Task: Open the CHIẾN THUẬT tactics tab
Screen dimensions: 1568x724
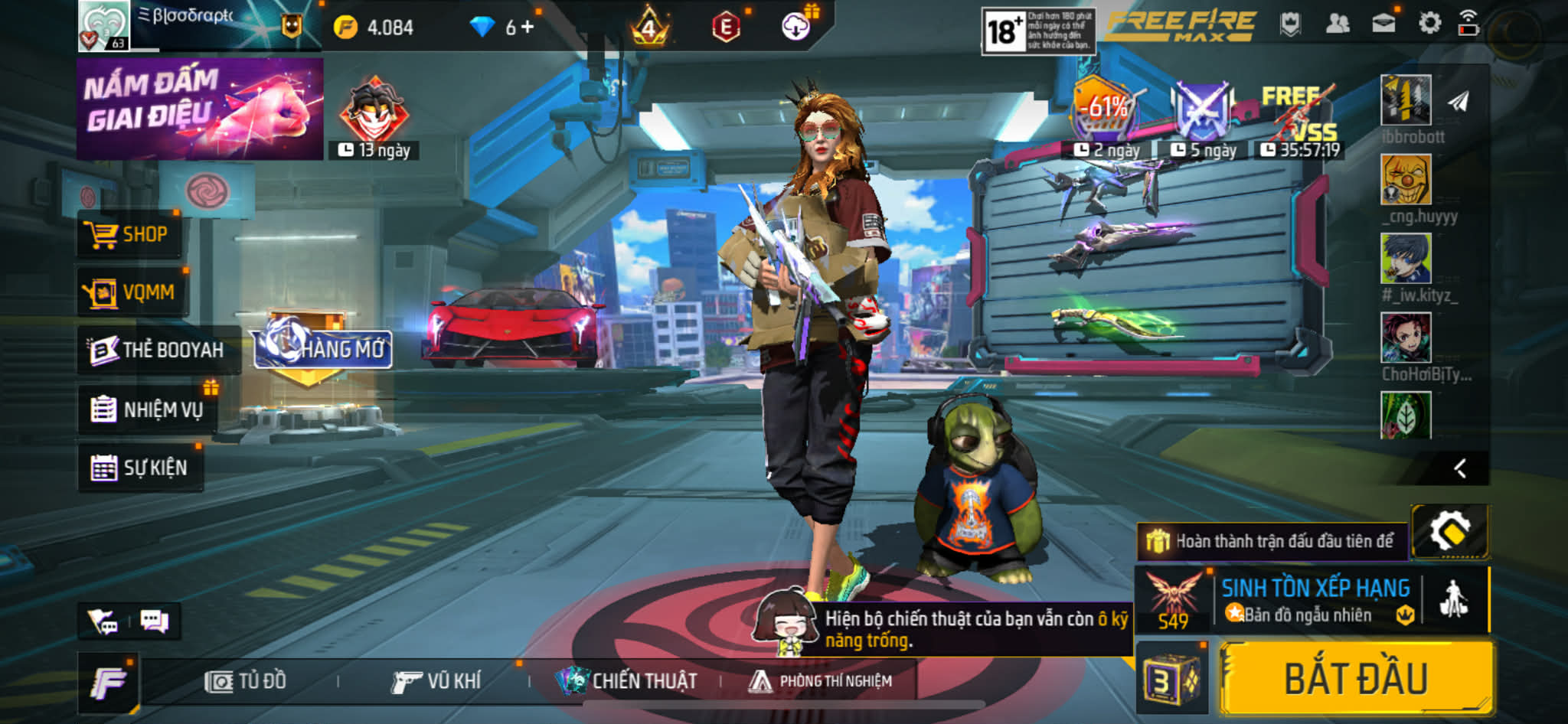Action: [628, 680]
